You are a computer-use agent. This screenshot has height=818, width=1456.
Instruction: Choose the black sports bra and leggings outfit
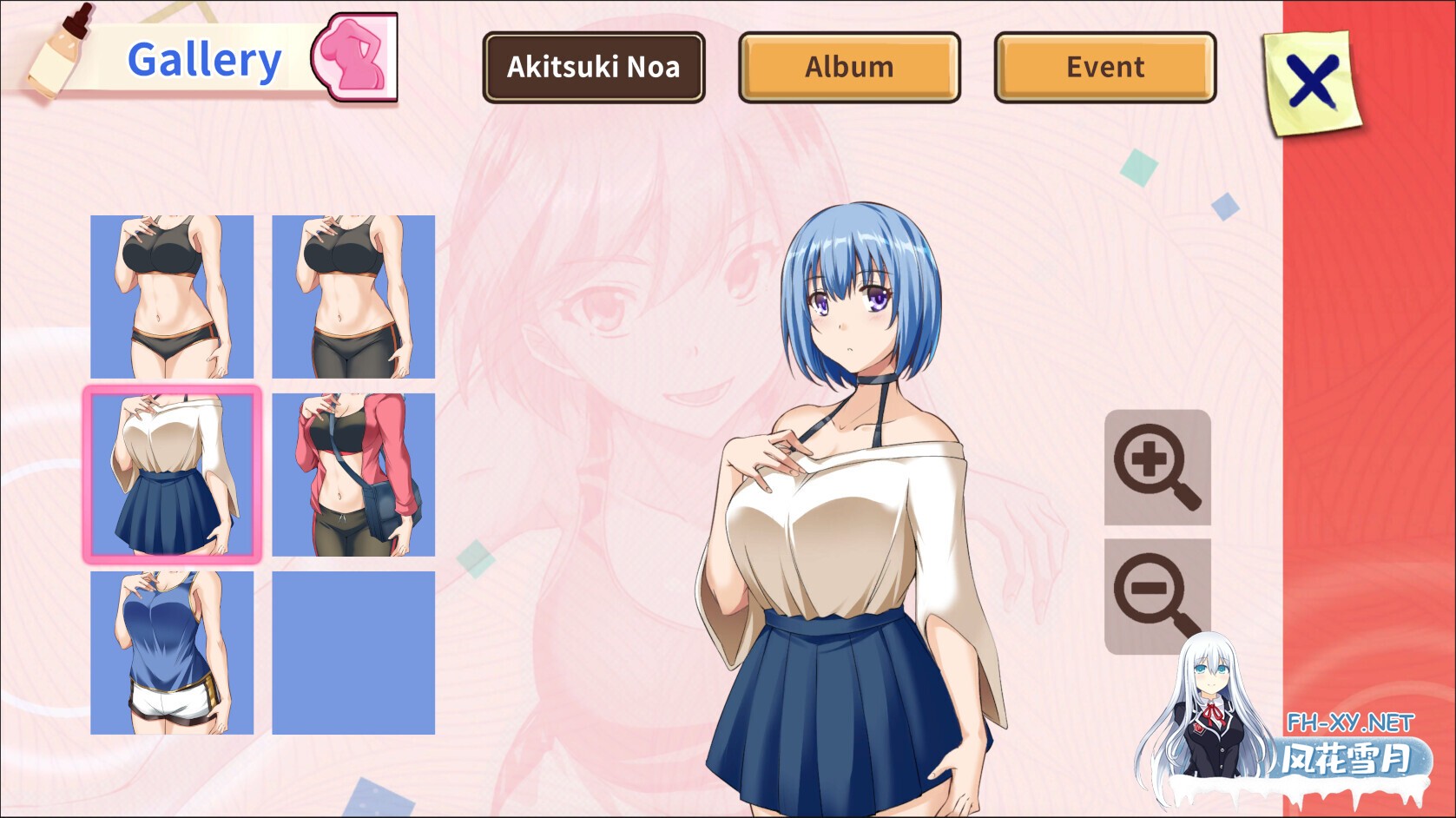pos(353,297)
